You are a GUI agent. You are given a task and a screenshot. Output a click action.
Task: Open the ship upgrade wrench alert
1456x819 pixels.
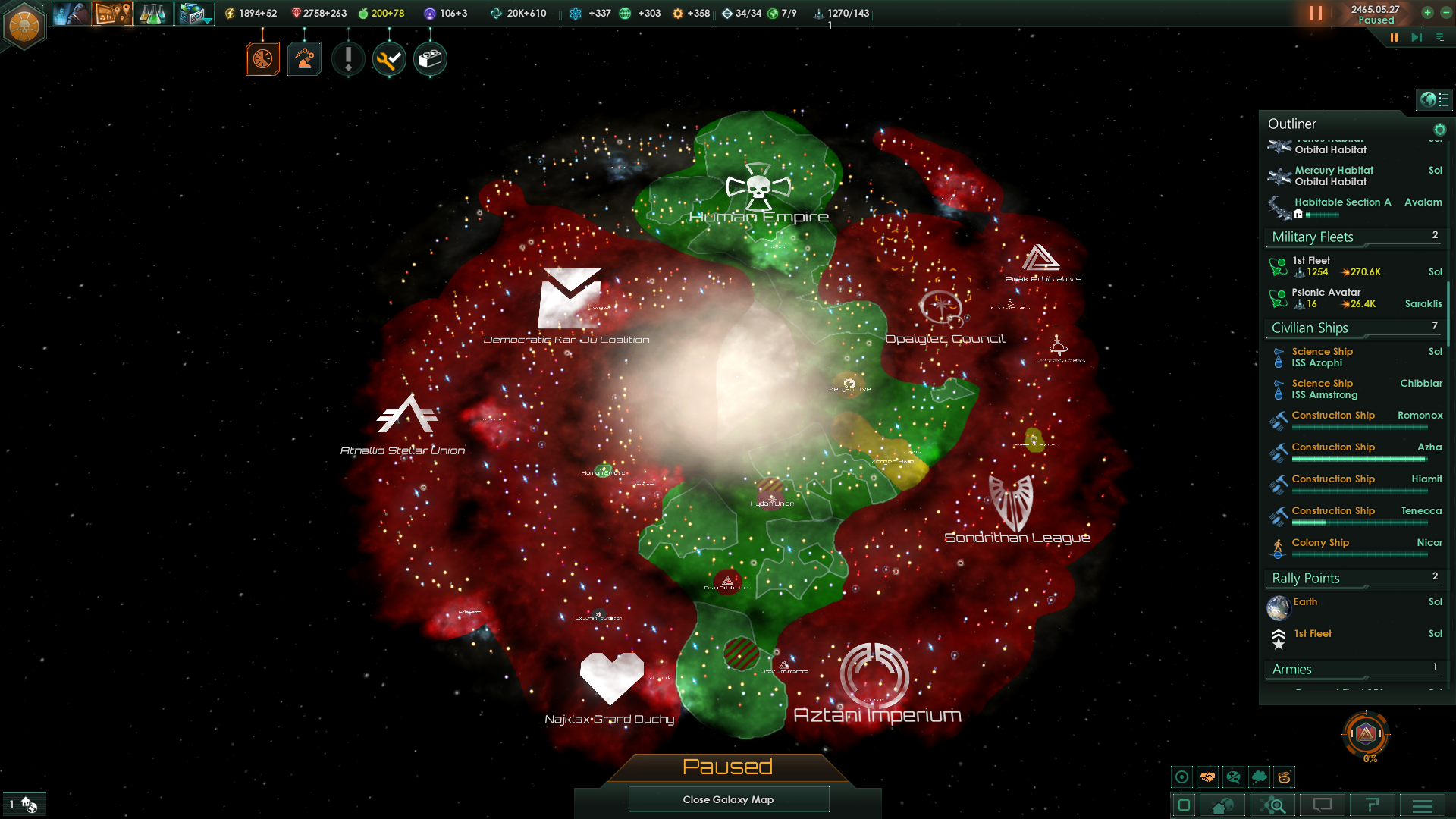click(389, 59)
